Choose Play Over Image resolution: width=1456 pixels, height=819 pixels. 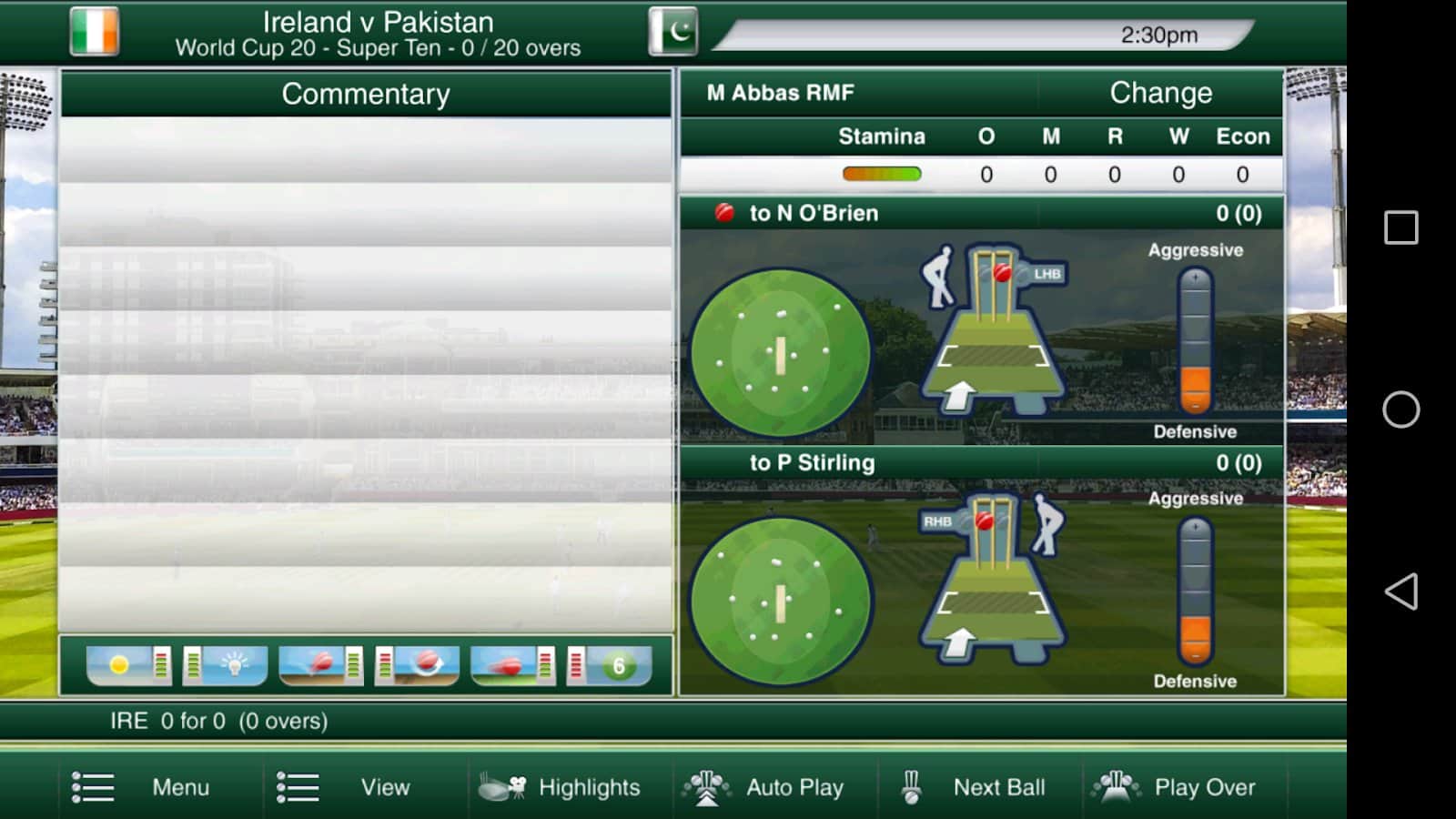coord(1176,787)
